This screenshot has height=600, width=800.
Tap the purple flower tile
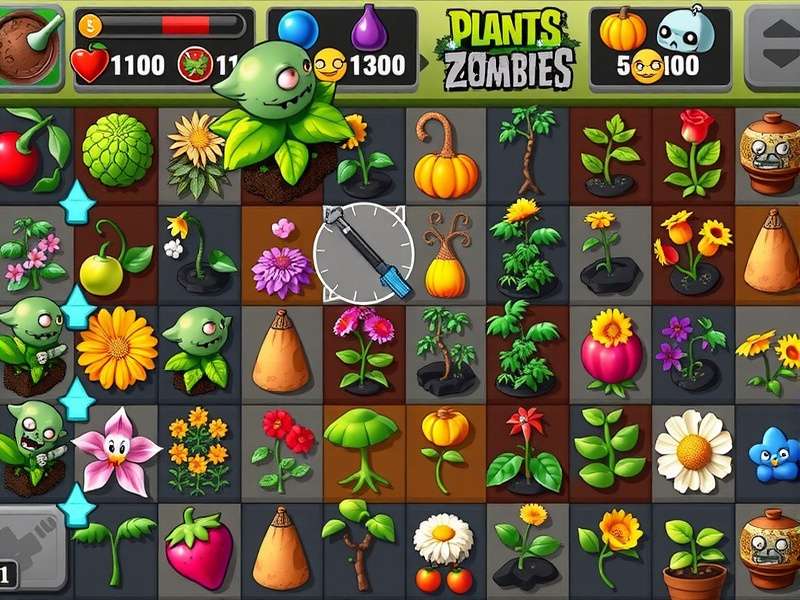(280, 268)
